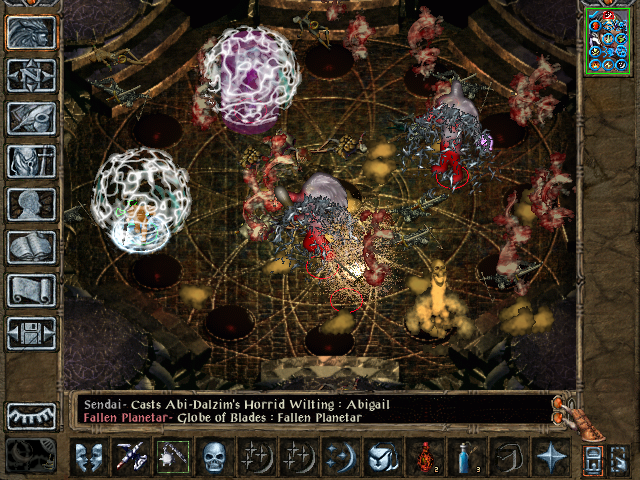Viewport: 640px width, 480px height.
Task: Open the inventory screen
Action: (x=31, y=161)
